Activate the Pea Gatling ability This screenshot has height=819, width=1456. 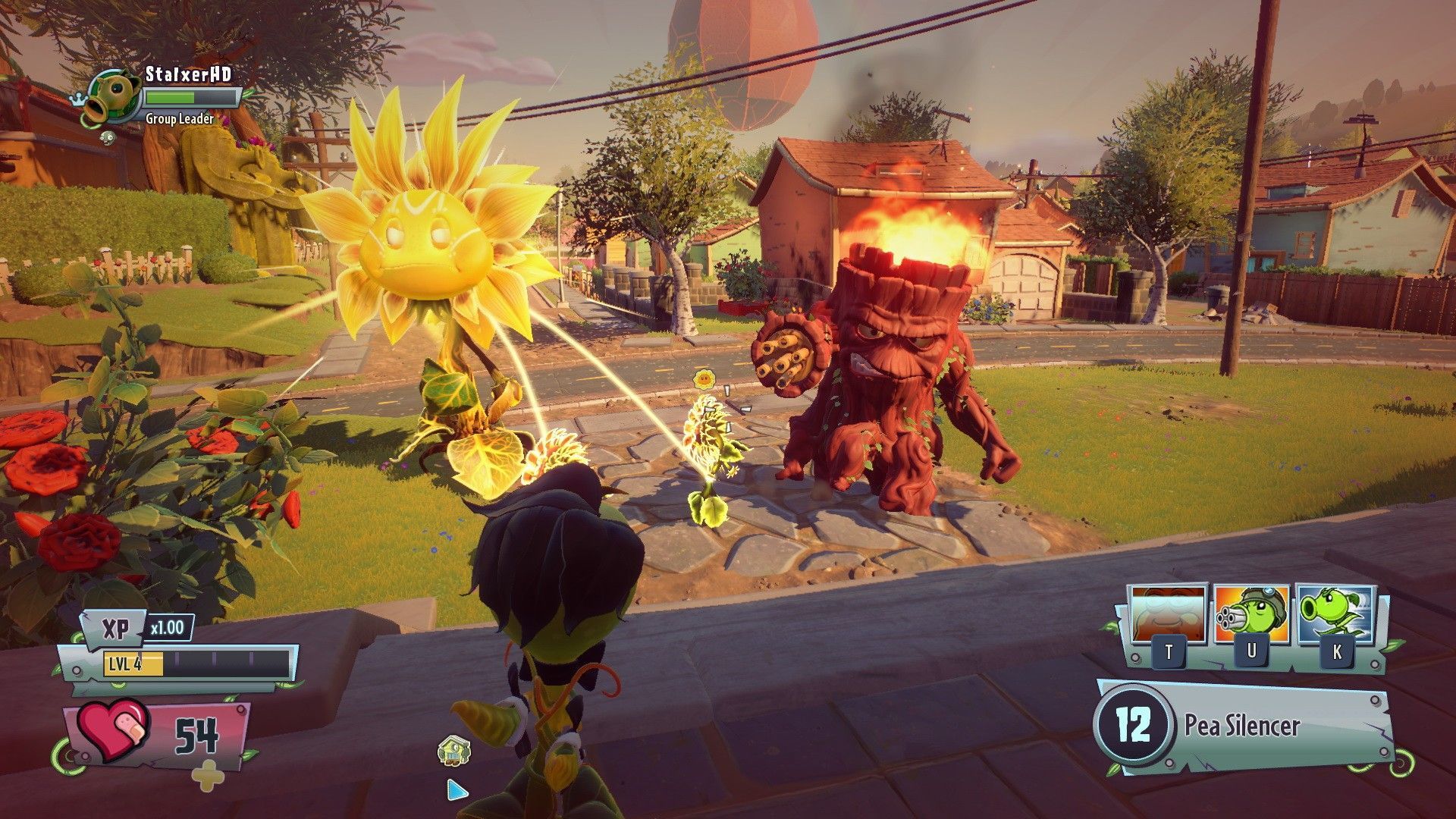(x=1250, y=615)
